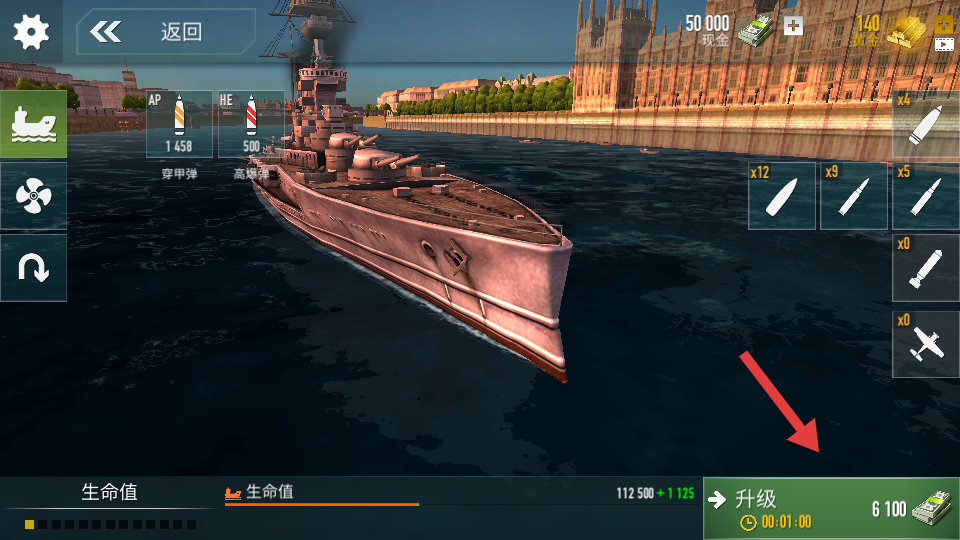Screen dimensions: 960x540
Task: Choose the x9 ammunition slot
Action: 854,196
